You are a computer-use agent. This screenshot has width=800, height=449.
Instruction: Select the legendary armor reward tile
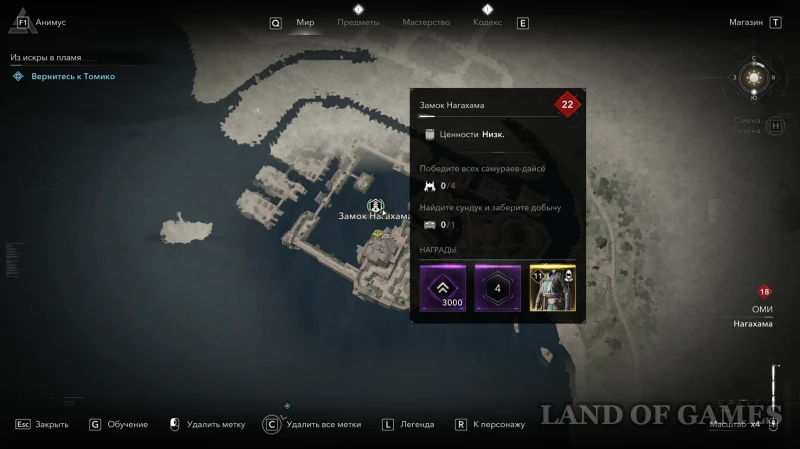pos(553,288)
